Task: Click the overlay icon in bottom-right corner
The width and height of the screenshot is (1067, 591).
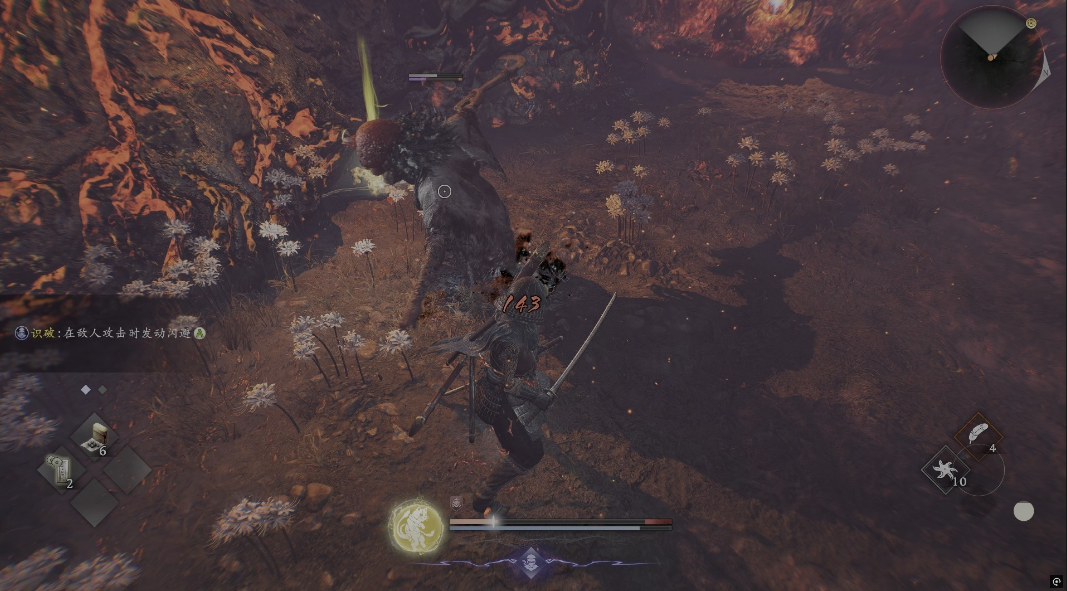Action: point(1056,581)
